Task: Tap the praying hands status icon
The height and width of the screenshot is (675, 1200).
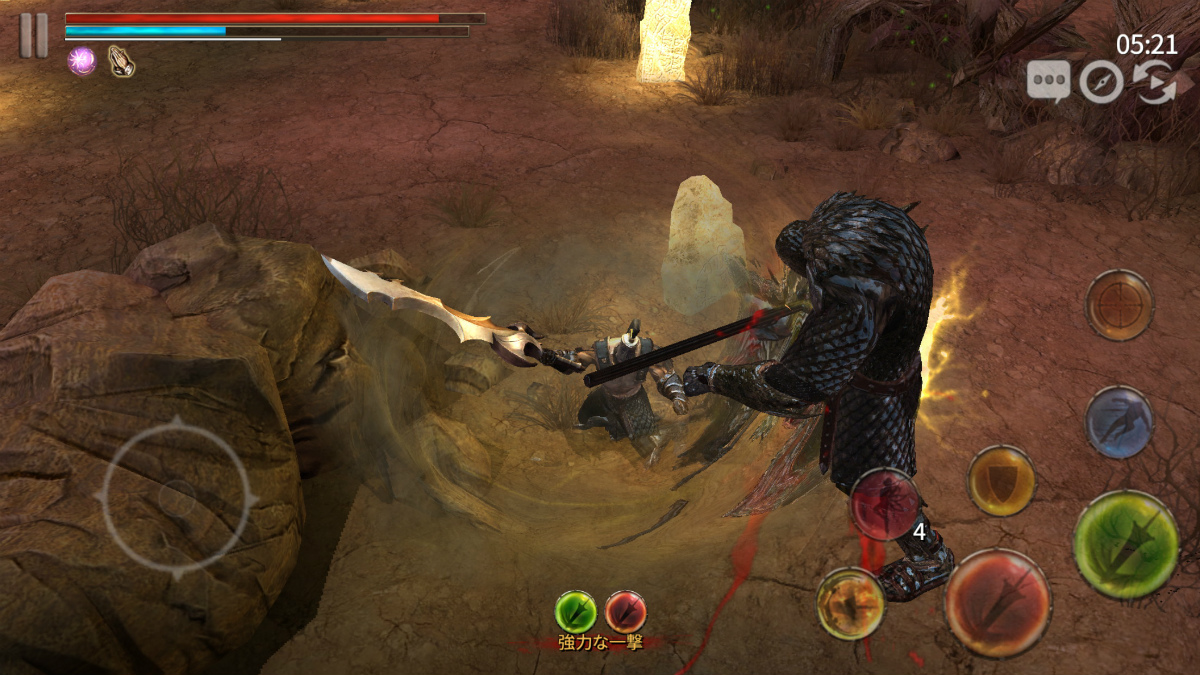Action: tap(121, 61)
